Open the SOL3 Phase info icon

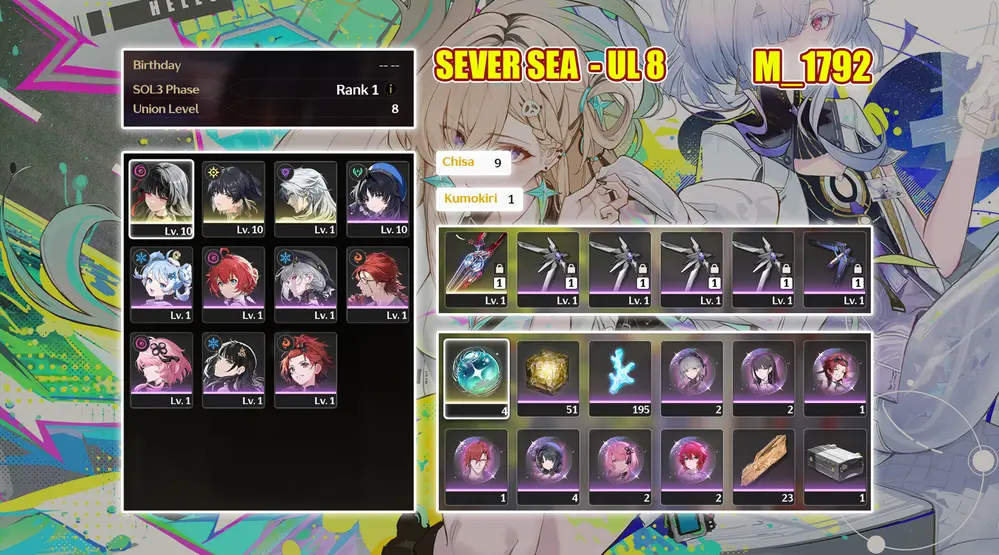[391, 89]
